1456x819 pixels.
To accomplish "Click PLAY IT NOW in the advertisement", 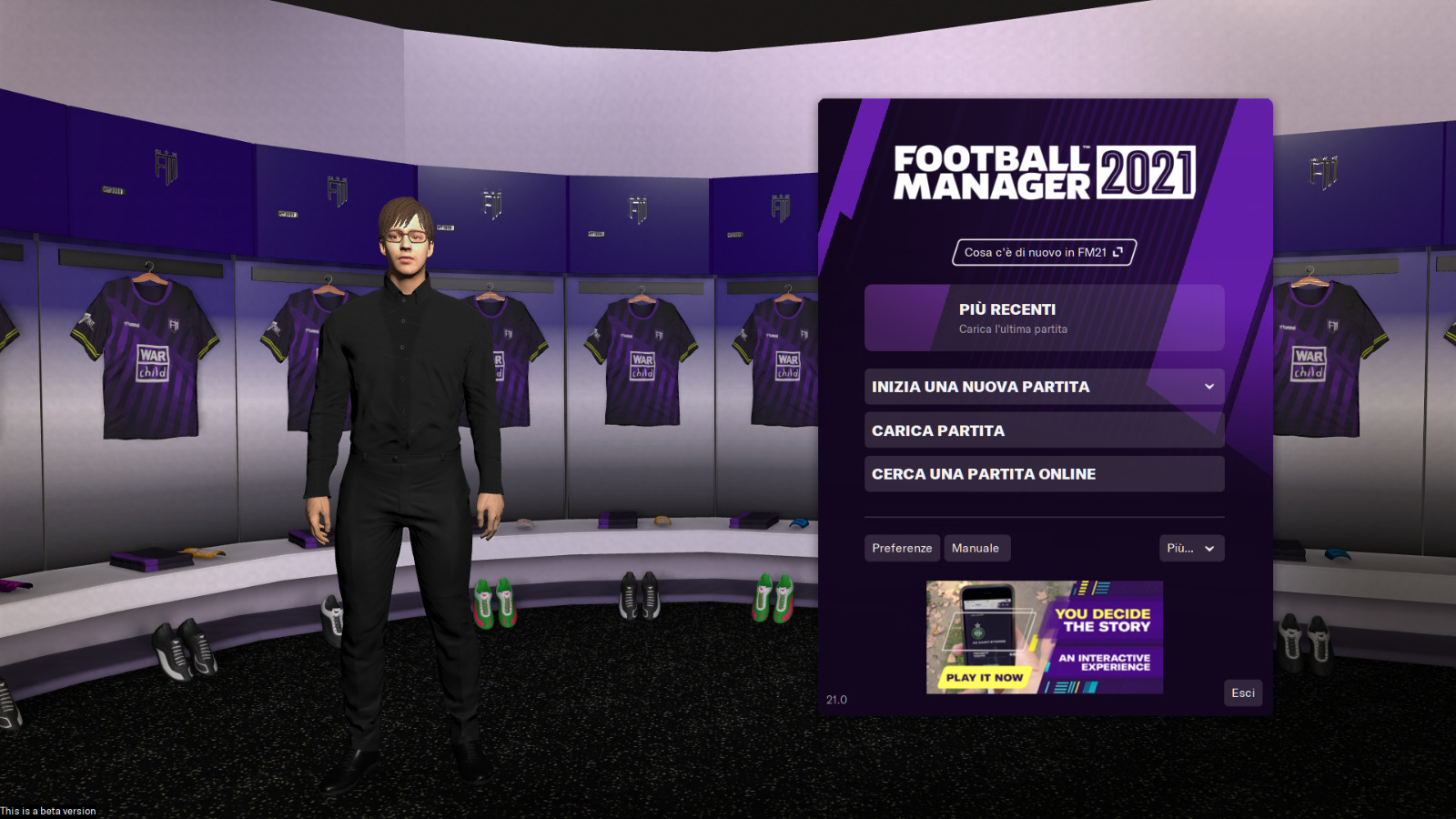I will pos(986,677).
